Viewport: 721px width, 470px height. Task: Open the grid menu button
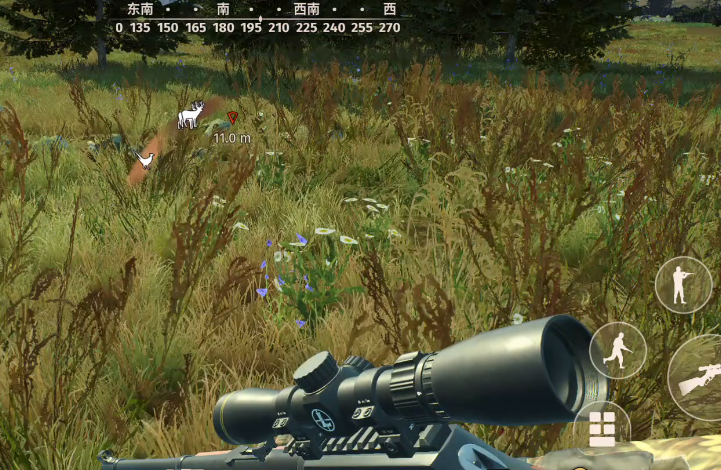[x=602, y=428]
